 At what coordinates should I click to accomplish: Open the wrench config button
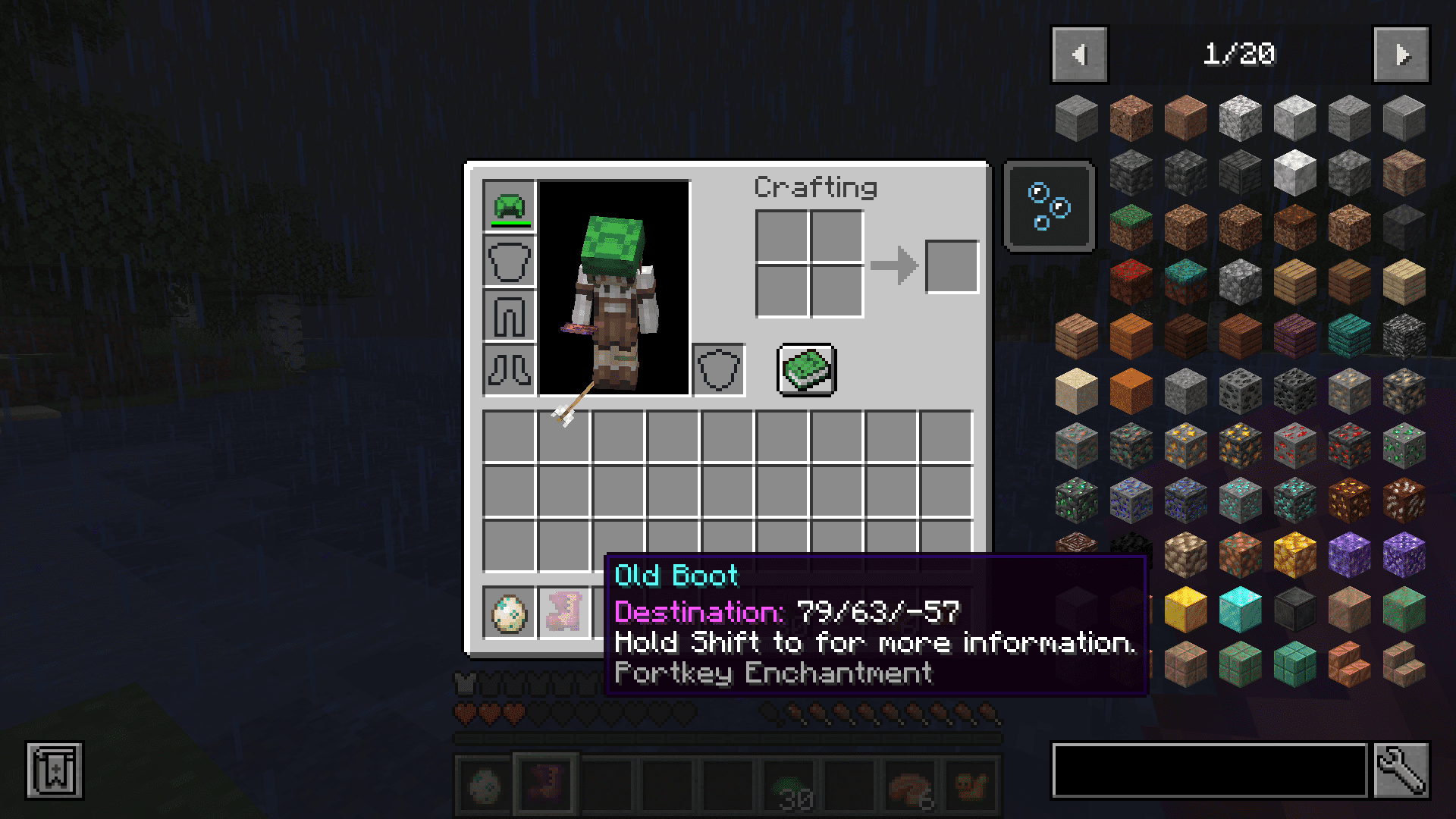(x=1401, y=770)
